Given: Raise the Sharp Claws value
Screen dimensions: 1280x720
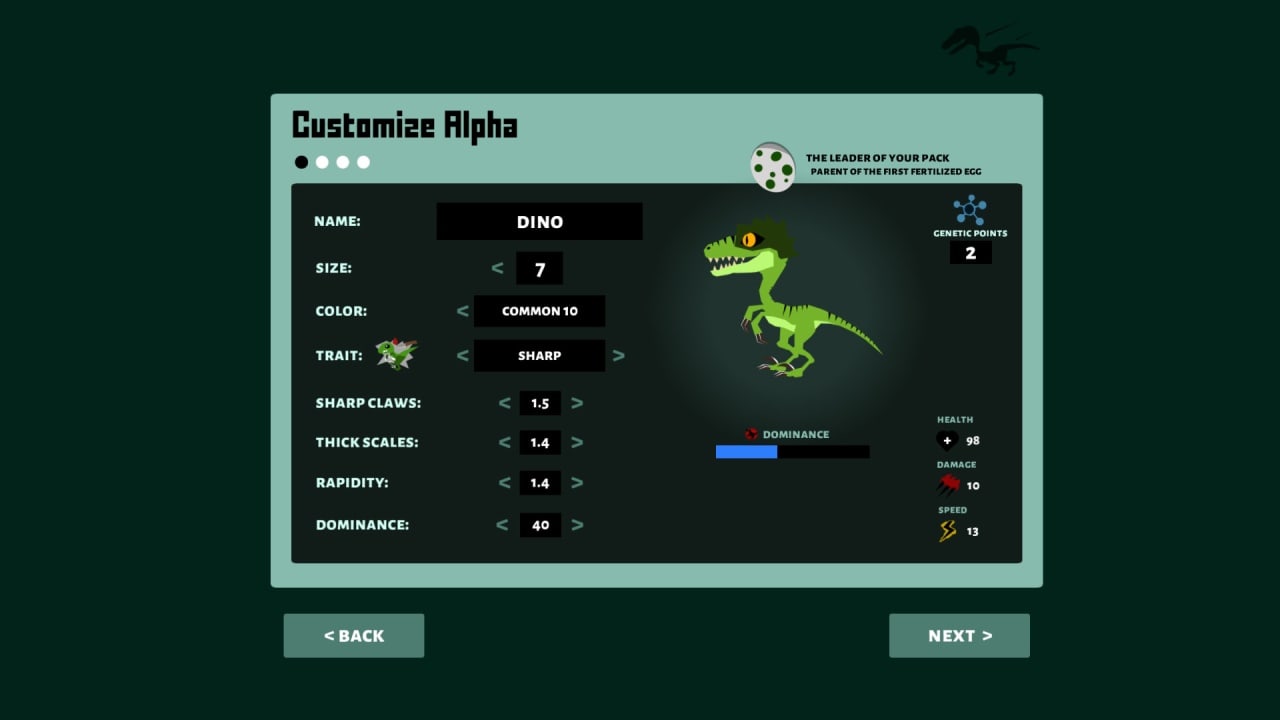Looking at the screenshot, I should (577, 403).
